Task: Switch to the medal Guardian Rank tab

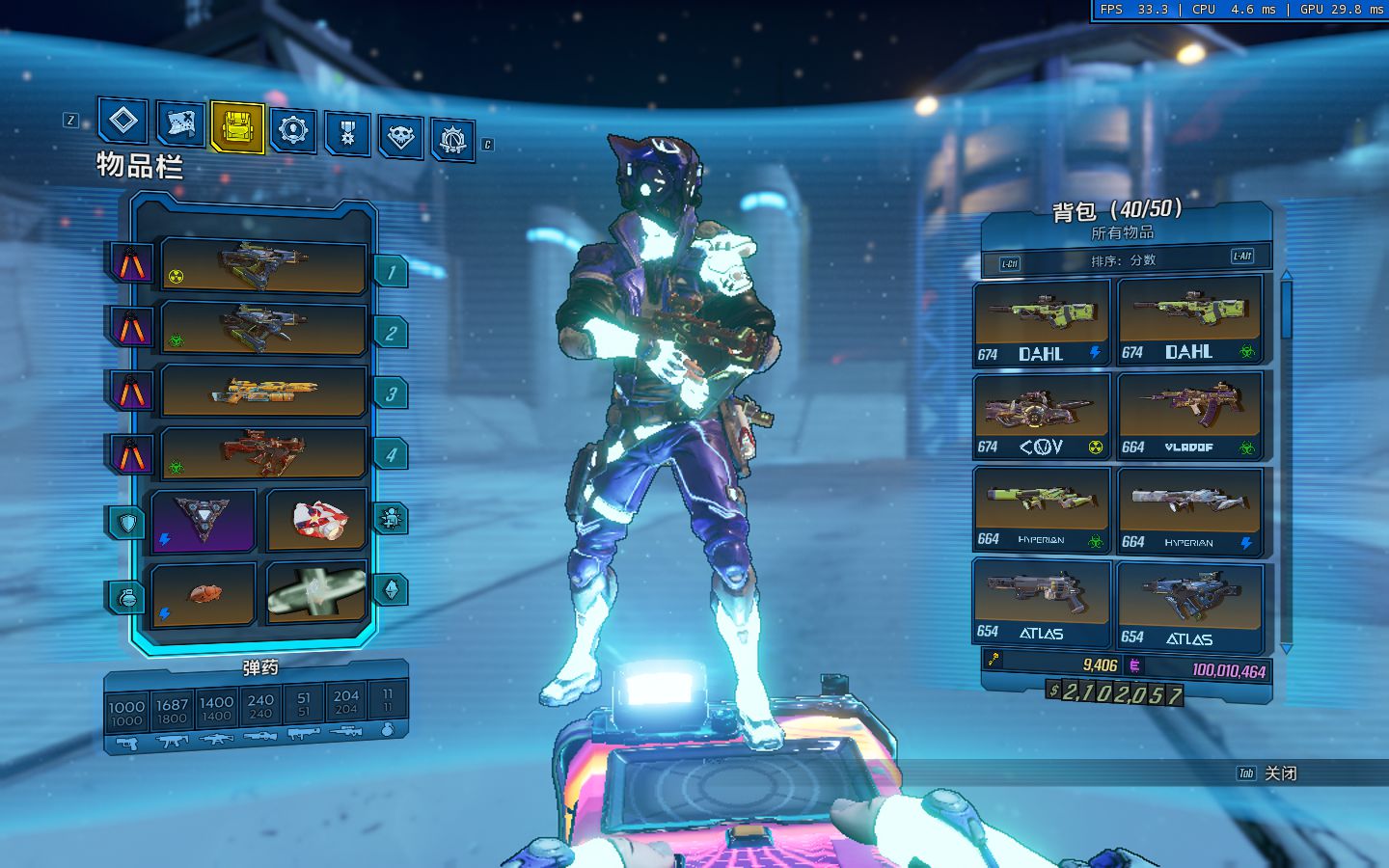Action: point(347,132)
